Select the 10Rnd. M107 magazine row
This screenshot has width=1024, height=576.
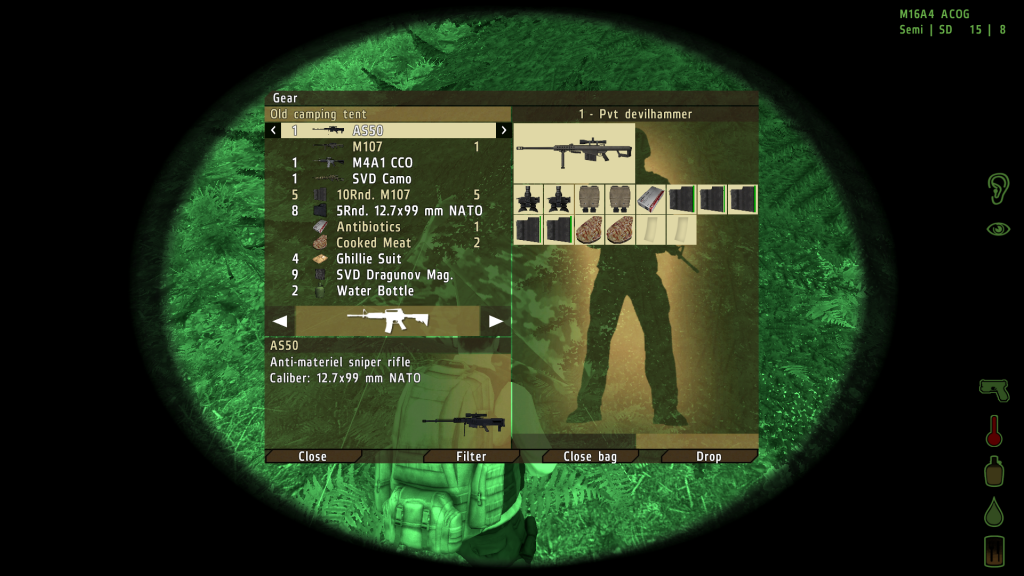coord(382,195)
